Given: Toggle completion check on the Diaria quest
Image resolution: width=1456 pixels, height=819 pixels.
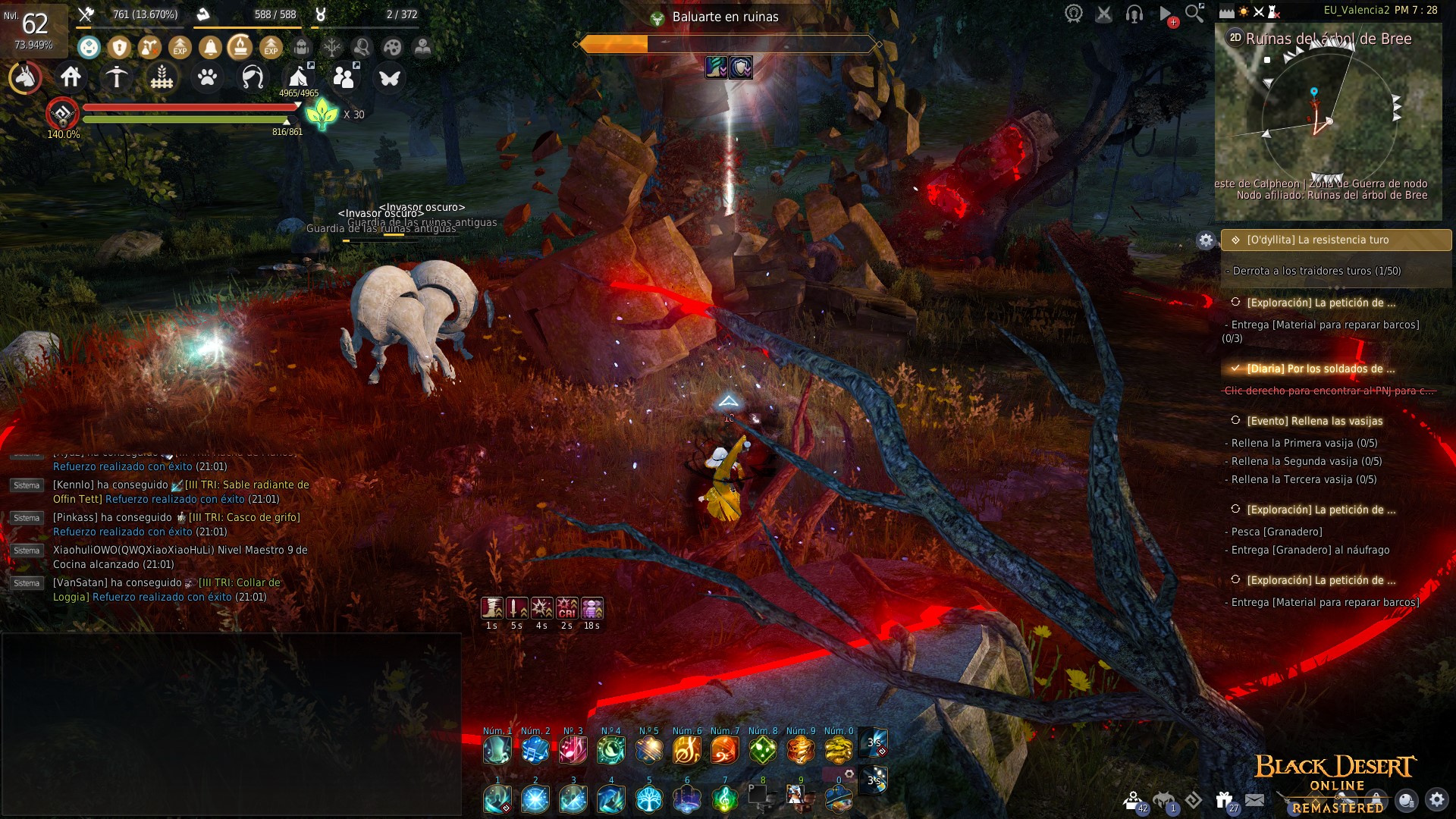Looking at the screenshot, I should click(1235, 369).
